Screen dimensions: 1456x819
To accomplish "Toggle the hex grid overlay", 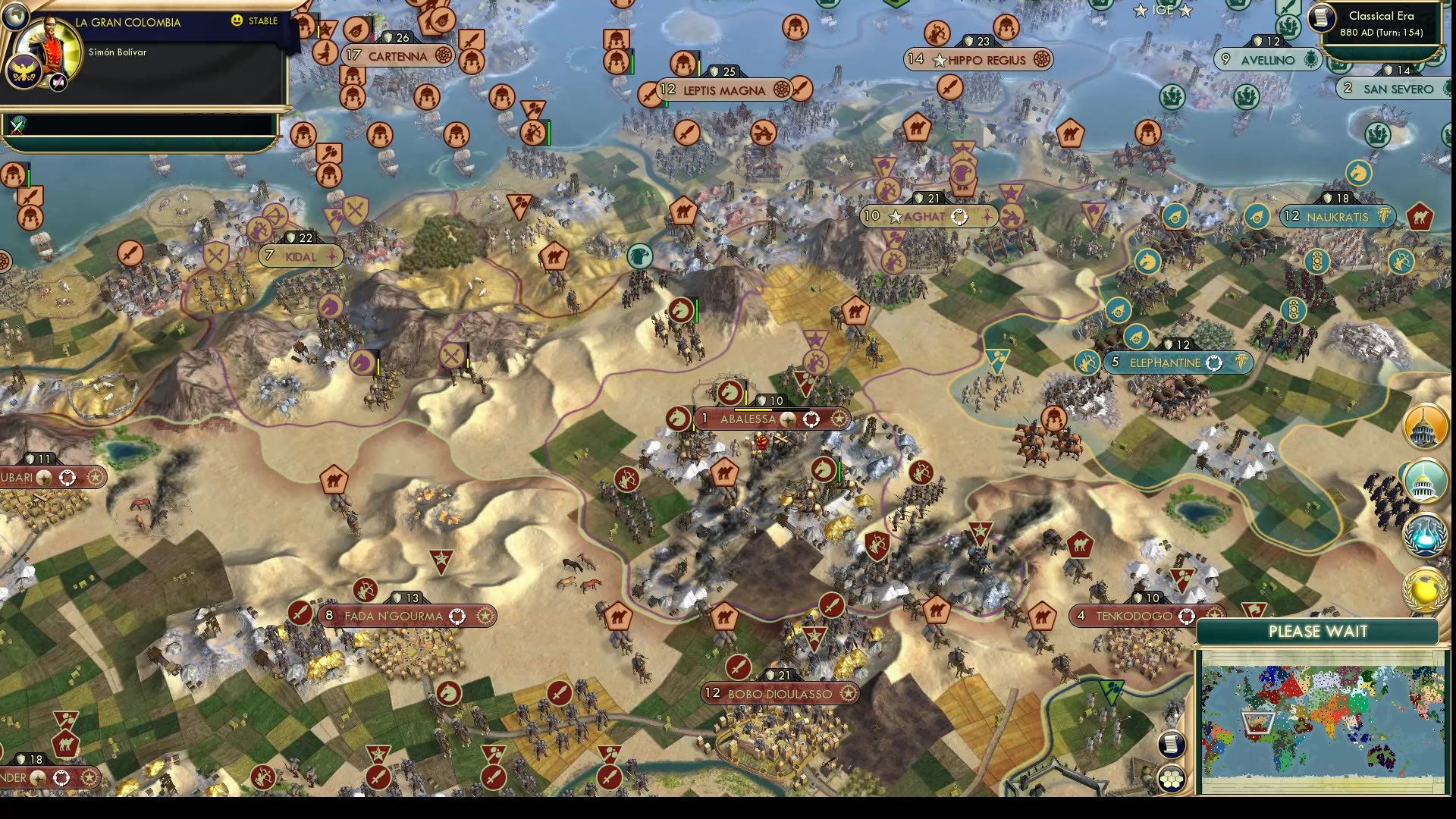I will pos(1172,778).
